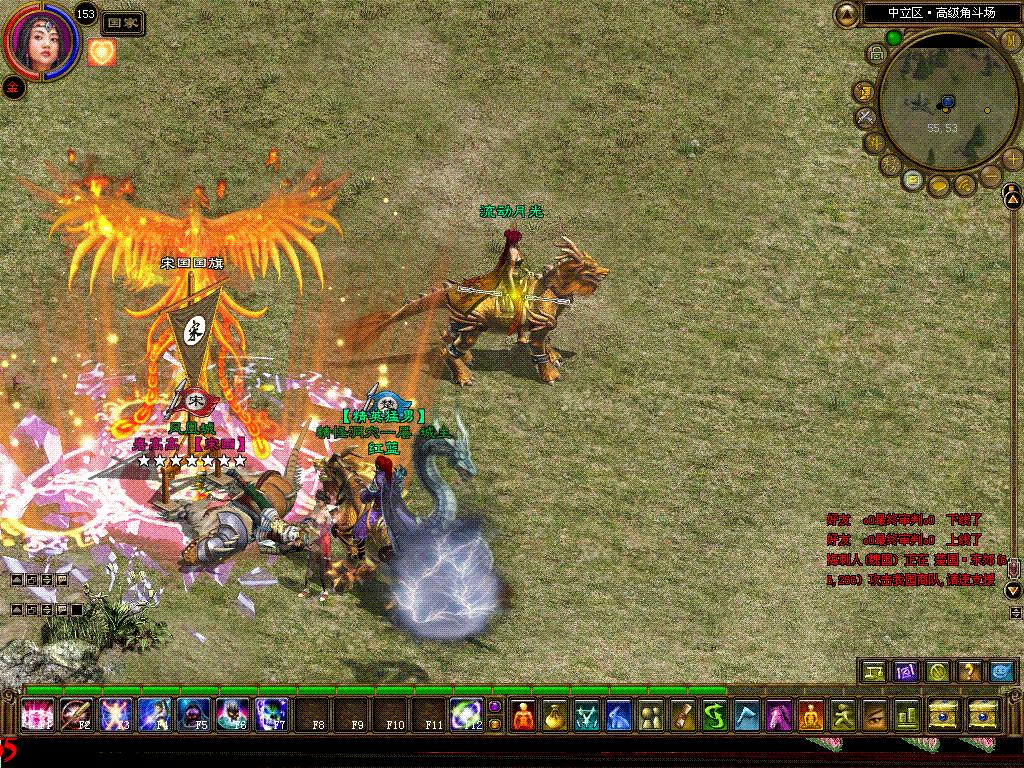Screen dimensions: 1024x768
Task: Select the two-people team icon
Action: [x=650, y=715]
